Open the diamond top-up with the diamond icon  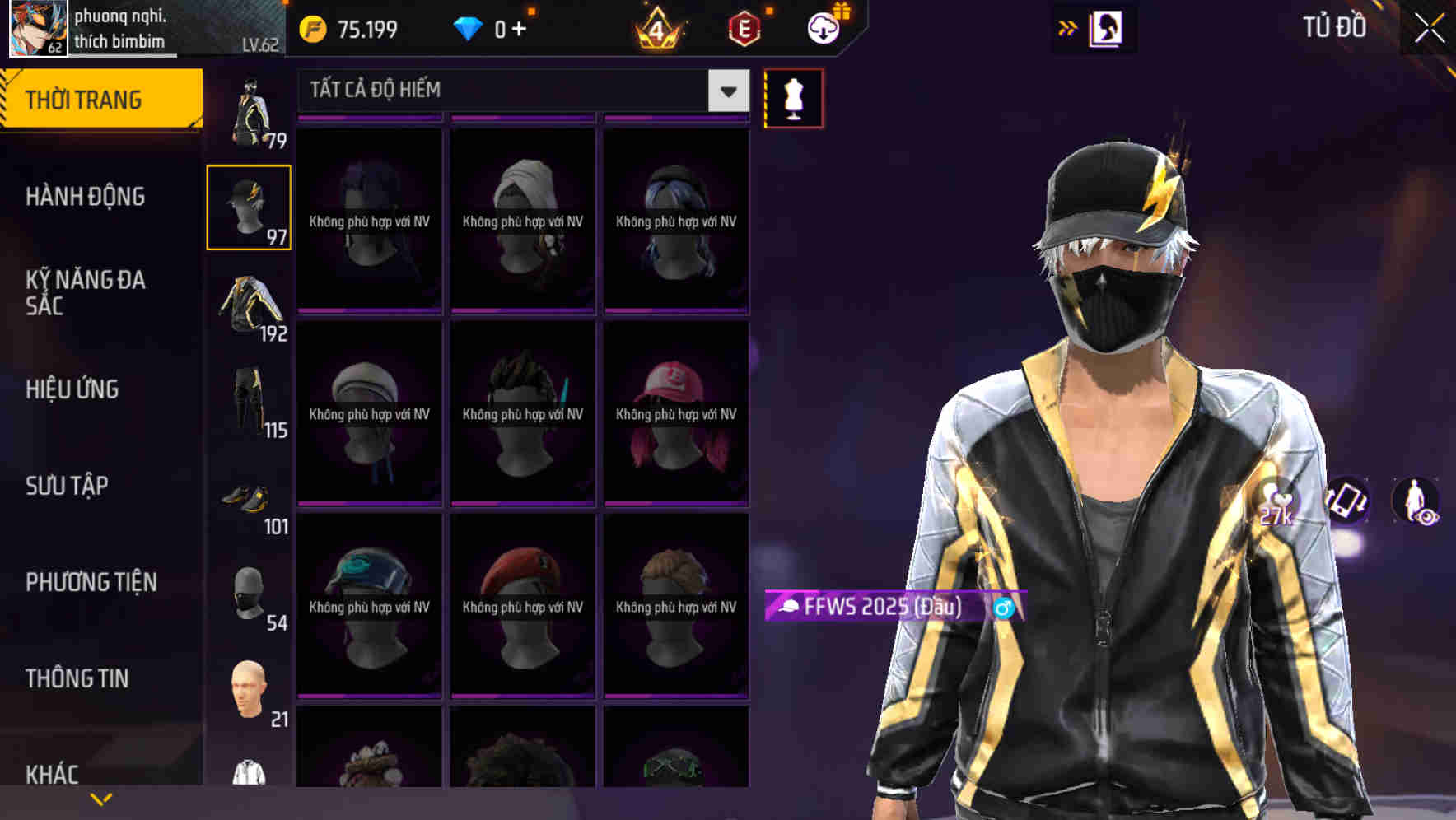click(x=469, y=27)
